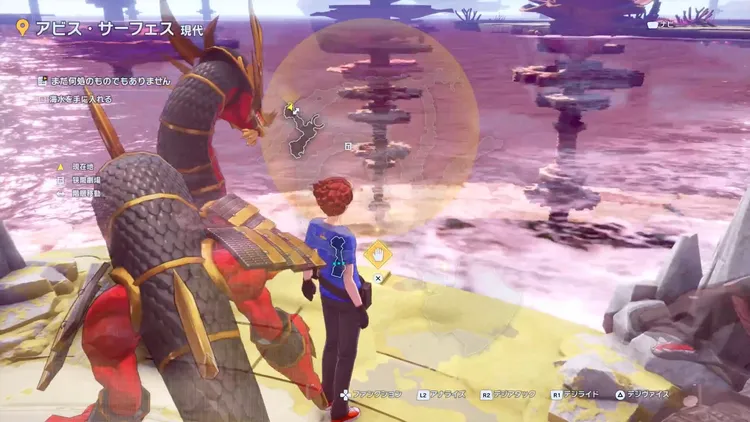Select the small square marker on the minimap
This screenshot has height=422, width=750.
point(347,146)
